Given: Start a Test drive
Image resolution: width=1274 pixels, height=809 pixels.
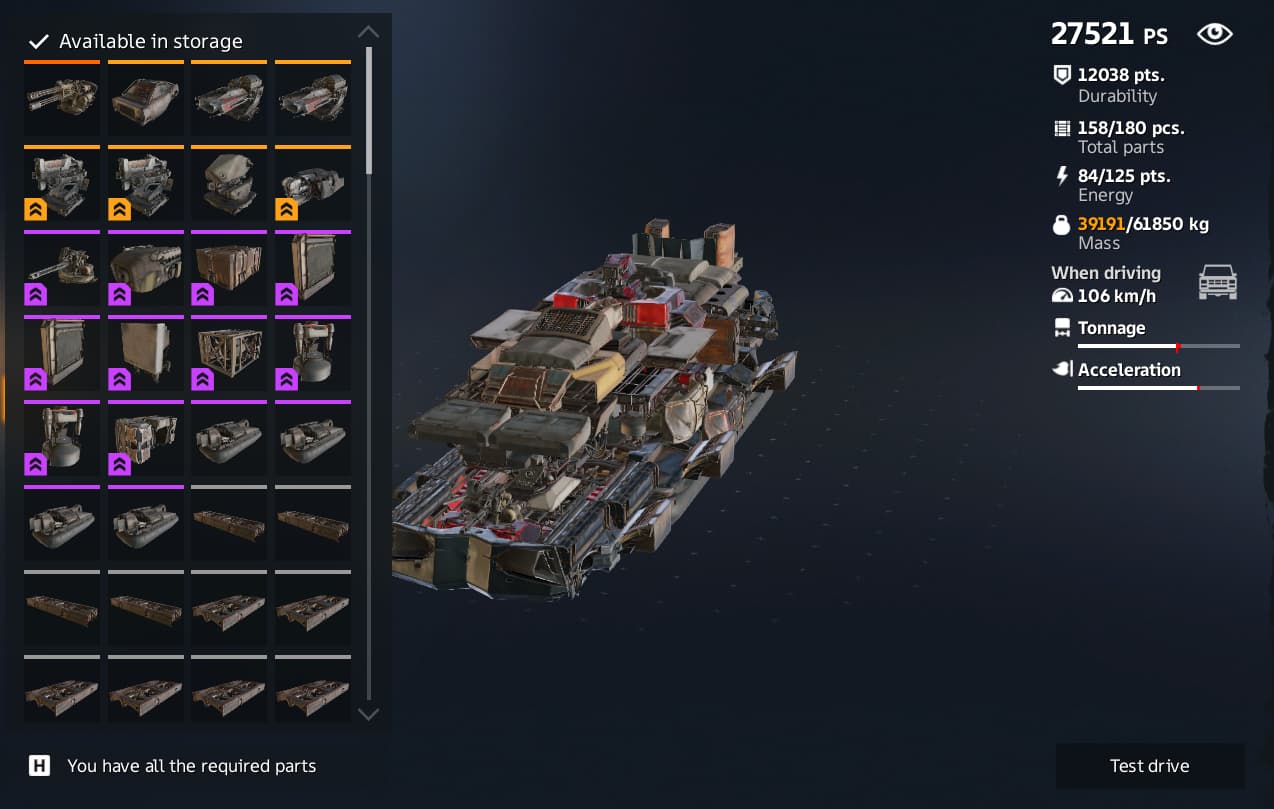Looking at the screenshot, I should point(1149,766).
